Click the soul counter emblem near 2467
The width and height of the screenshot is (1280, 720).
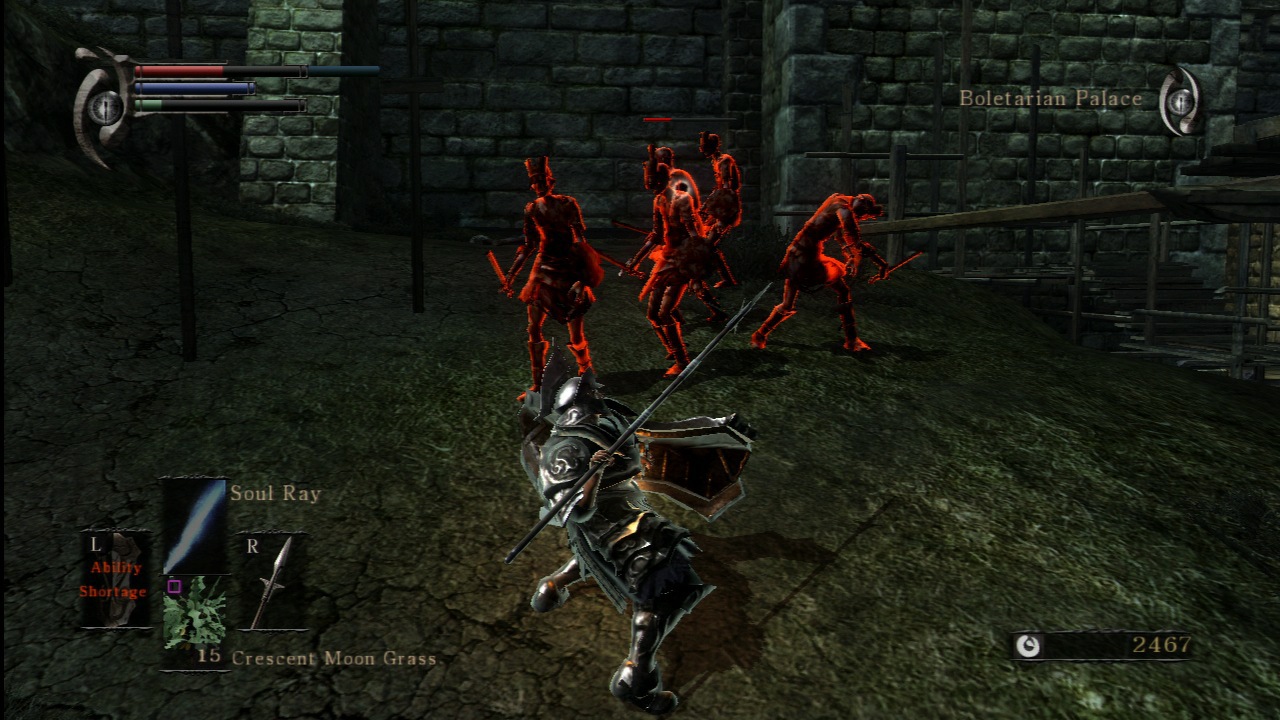pyautogui.click(x=1028, y=648)
